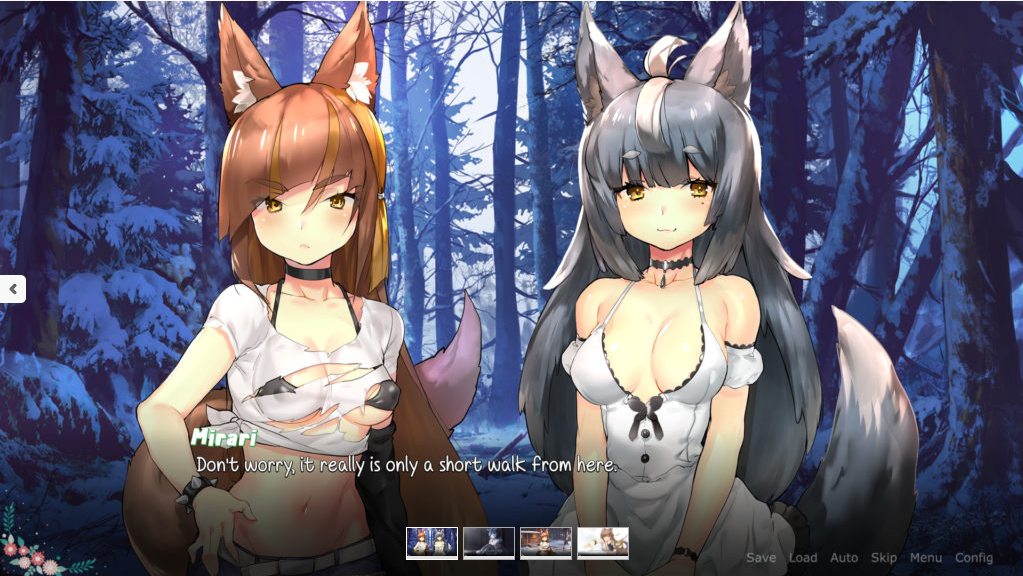This screenshot has height=576, width=1023.
Task: Select the second, dark grey gallery thumbnail
Action: (489, 543)
